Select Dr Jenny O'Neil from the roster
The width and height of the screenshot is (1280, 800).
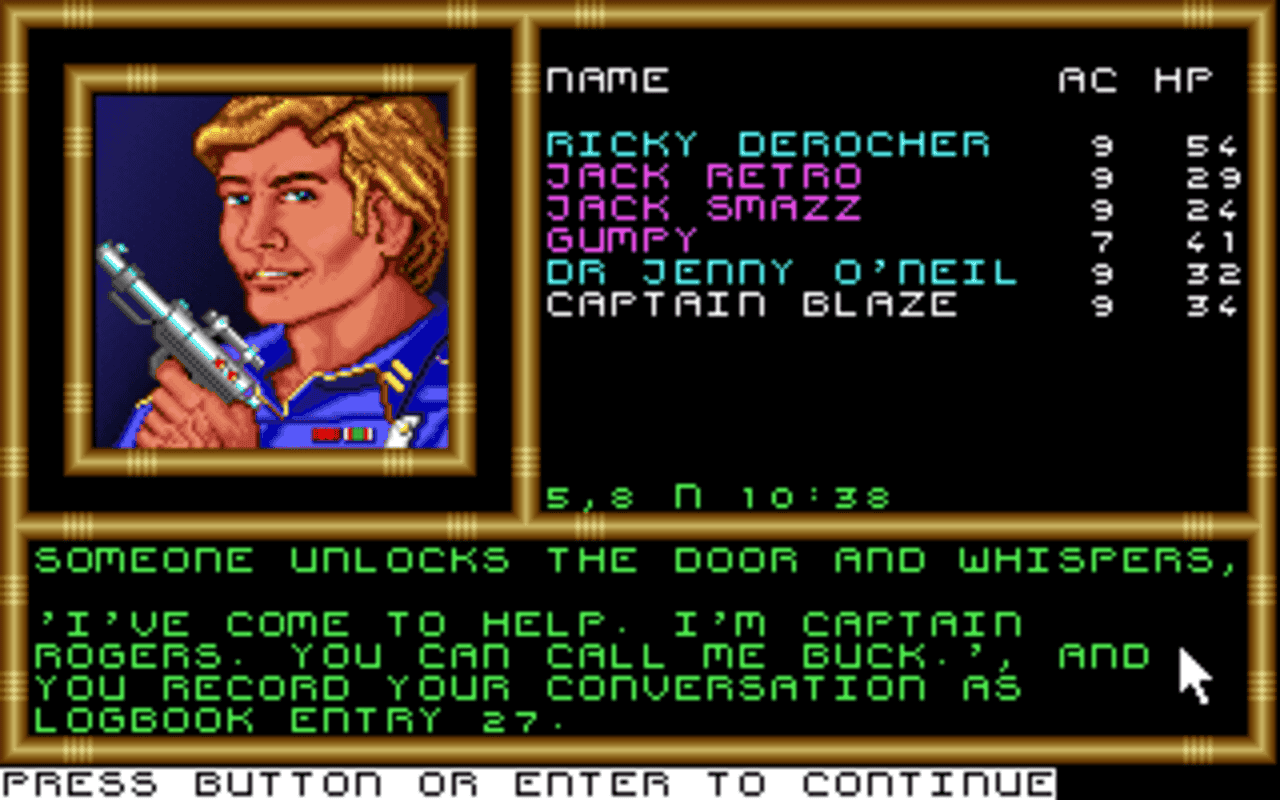780,271
